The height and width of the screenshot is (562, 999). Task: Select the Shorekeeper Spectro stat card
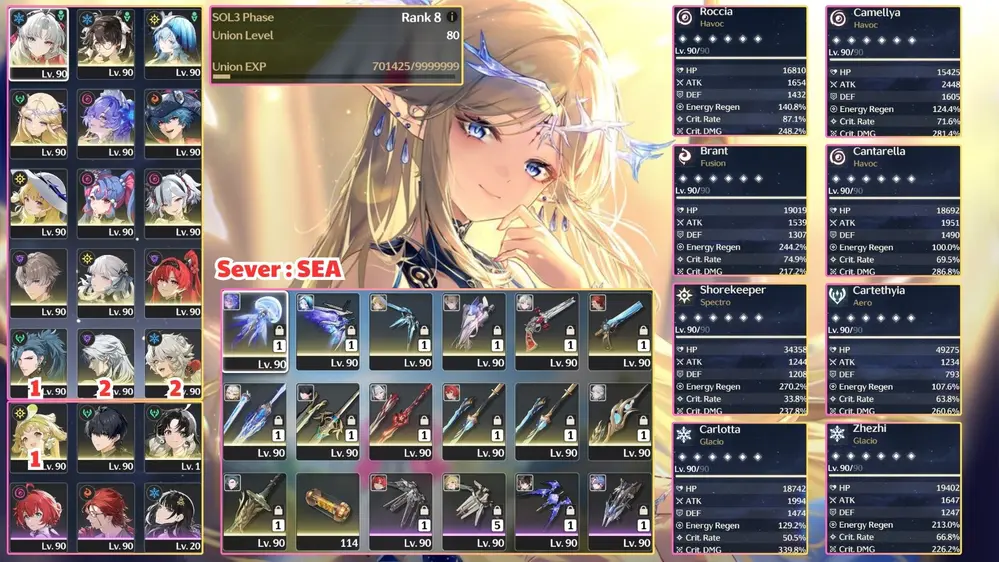(x=740, y=348)
